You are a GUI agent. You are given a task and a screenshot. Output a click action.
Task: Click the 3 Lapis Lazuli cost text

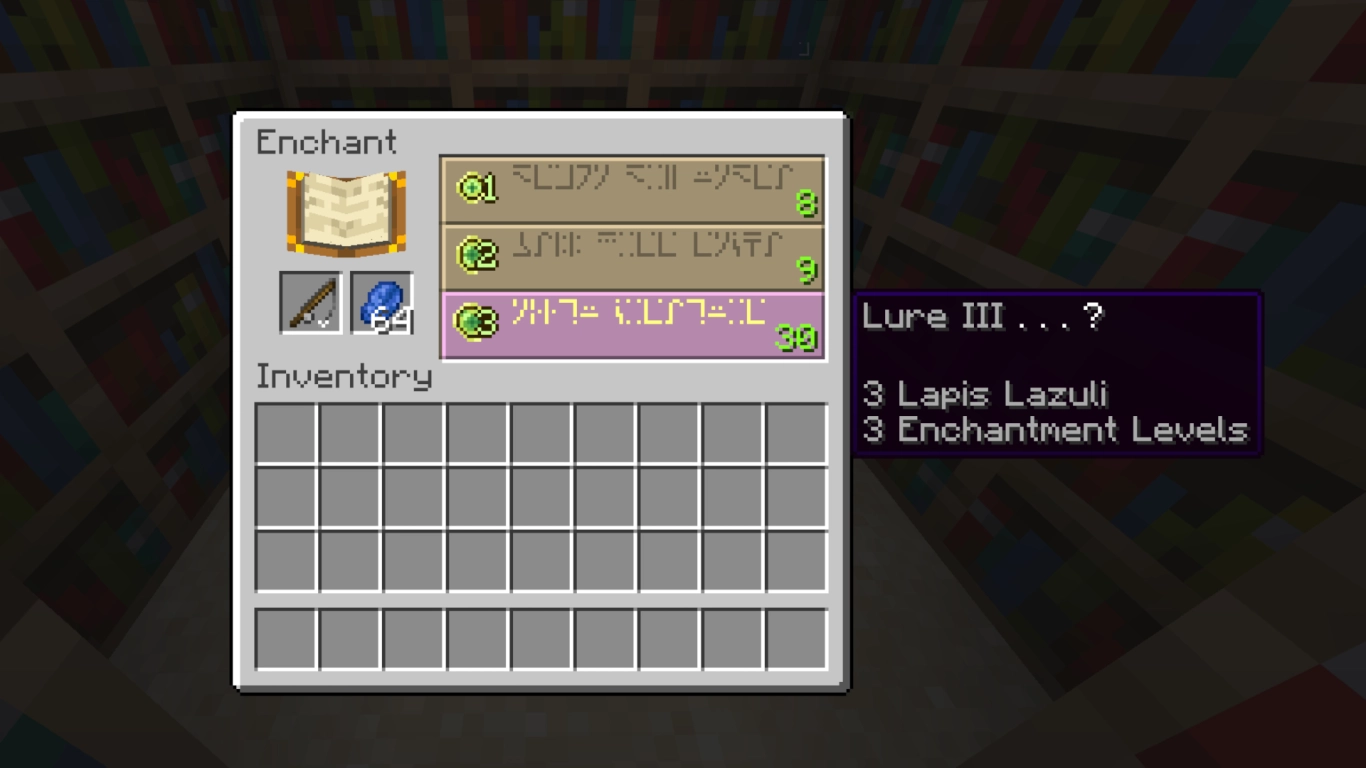point(985,394)
